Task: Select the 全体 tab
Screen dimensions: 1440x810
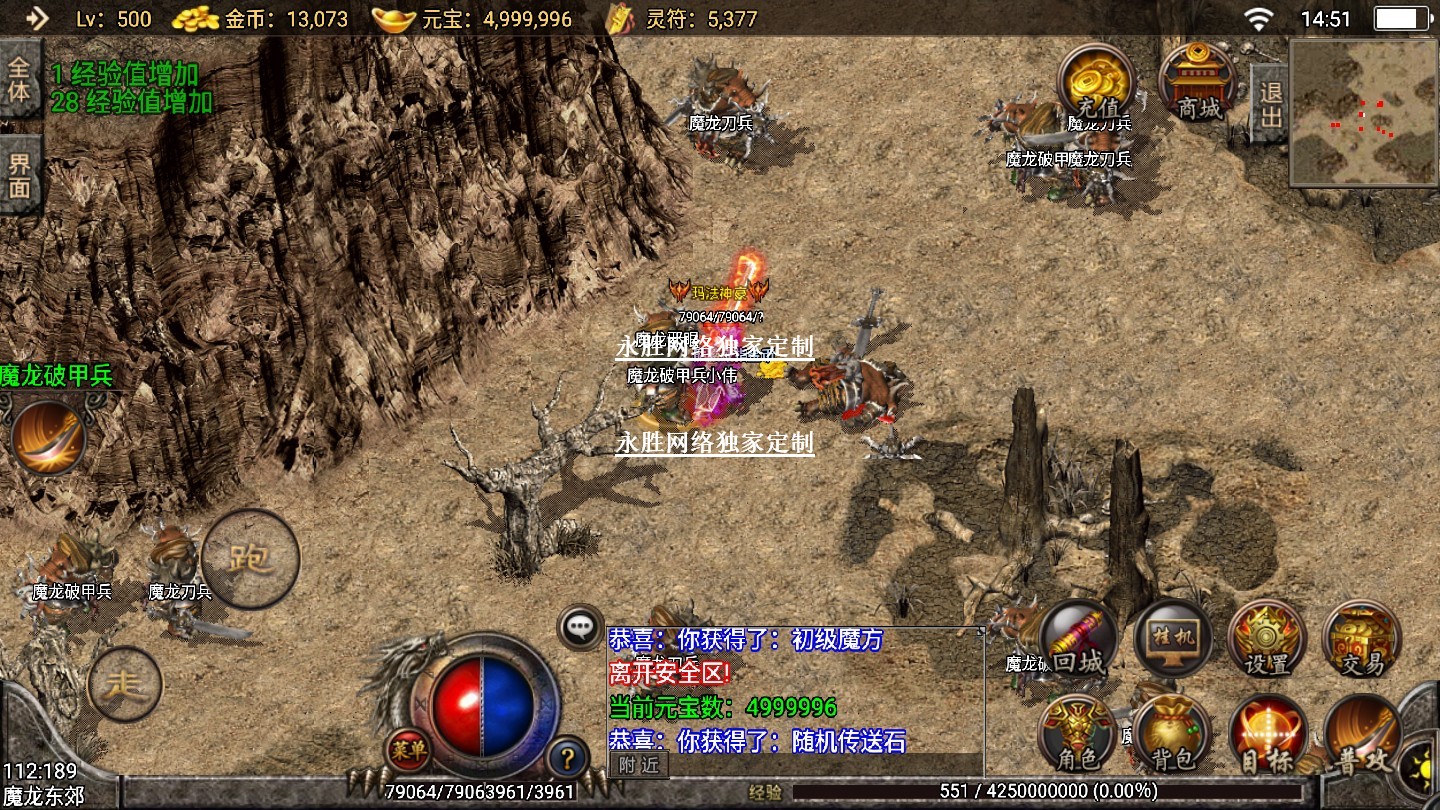Action: pos(20,79)
